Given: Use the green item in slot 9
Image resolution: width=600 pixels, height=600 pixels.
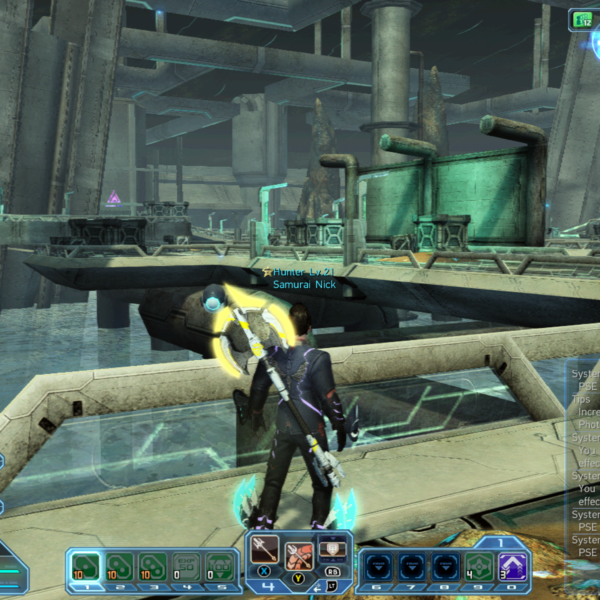Looking at the screenshot, I should click(480, 567).
